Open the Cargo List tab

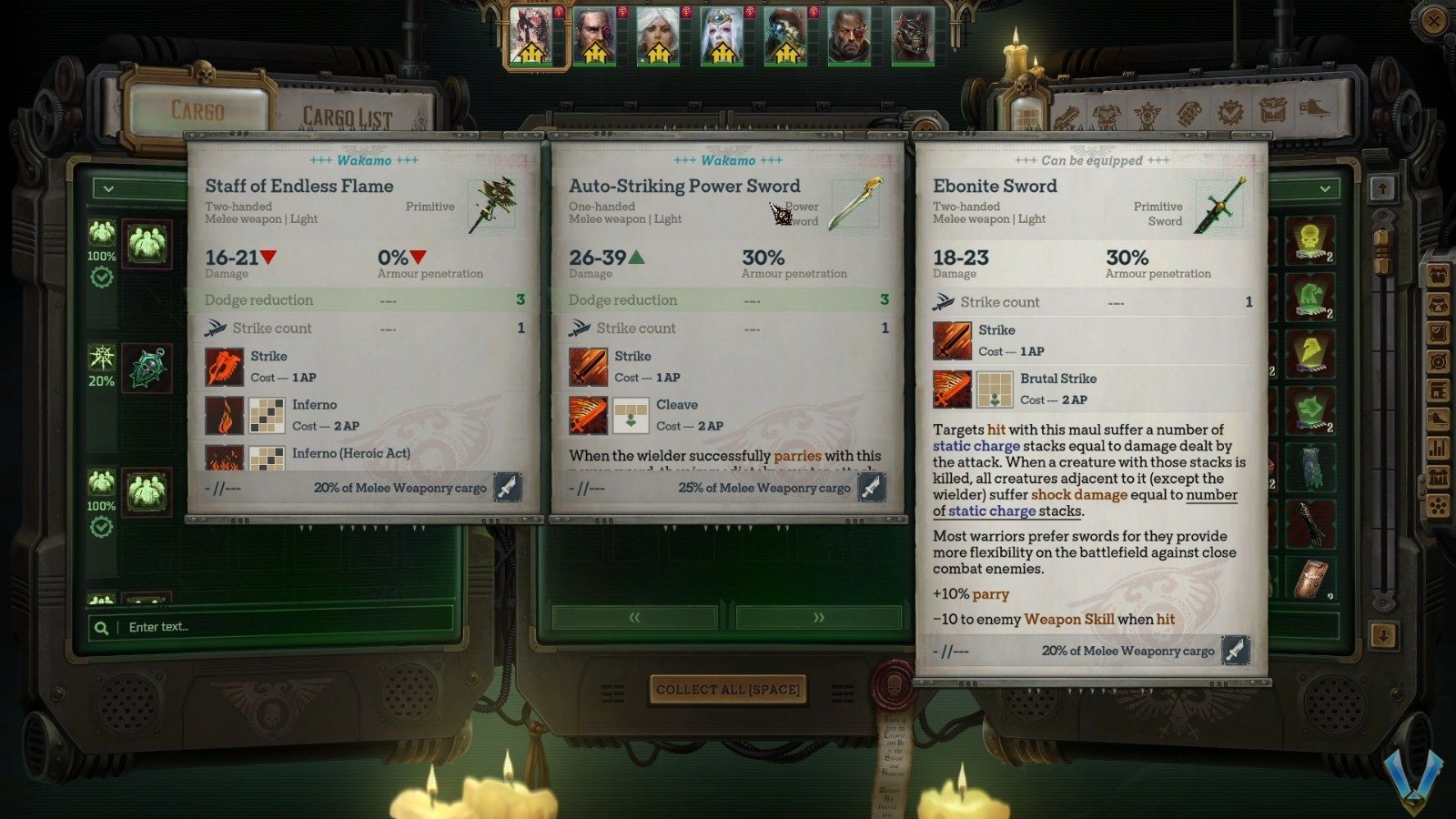(x=347, y=115)
